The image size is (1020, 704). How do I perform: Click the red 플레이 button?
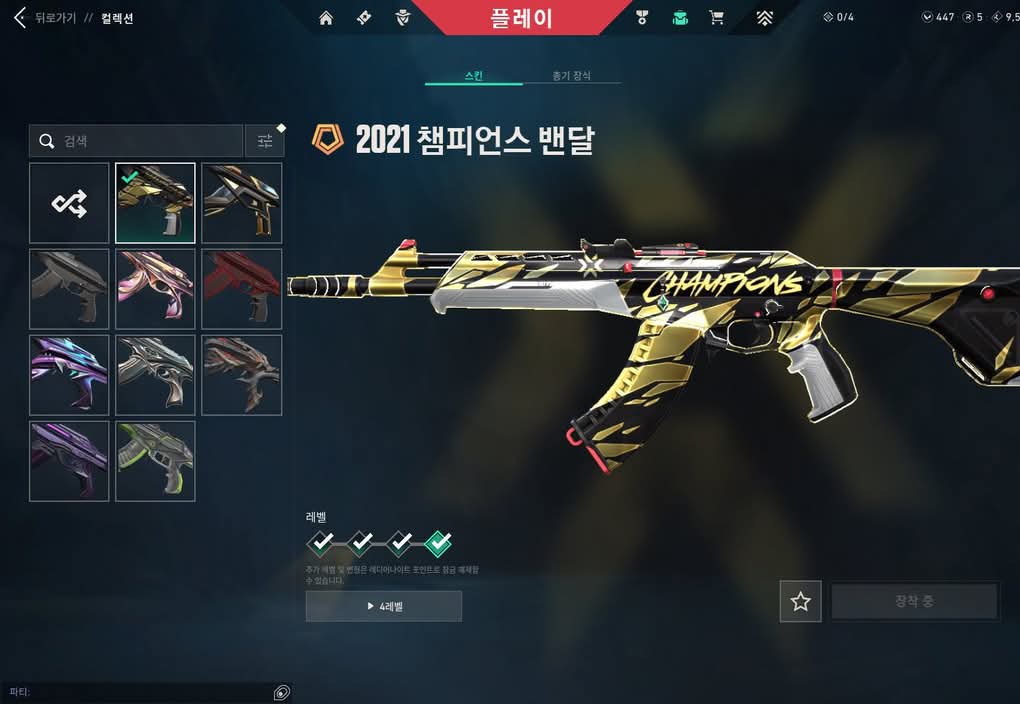(521, 18)
